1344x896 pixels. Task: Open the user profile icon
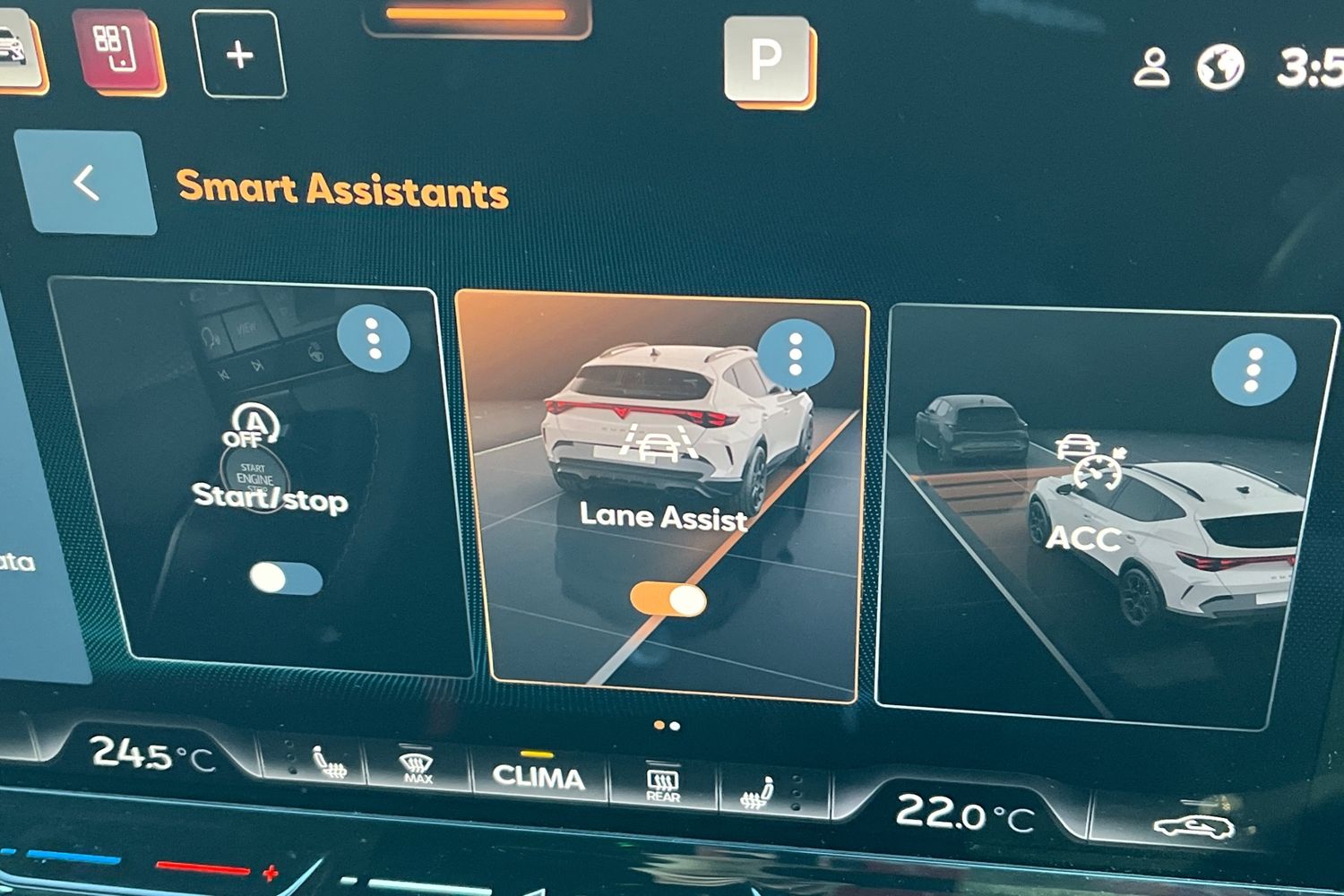[x=1152, y=67]
